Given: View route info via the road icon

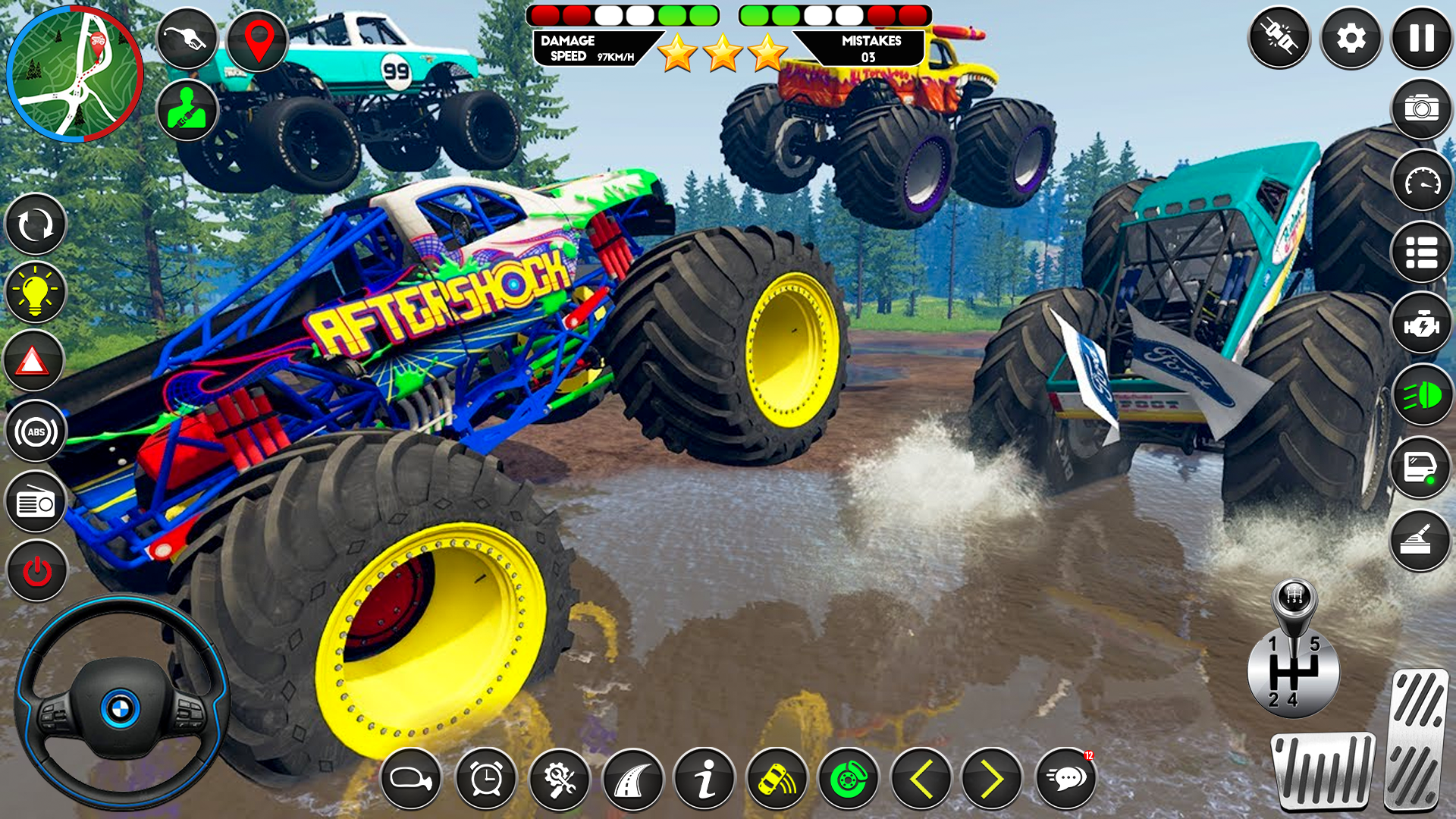Looking at the screenshot, I should (633, 778).
